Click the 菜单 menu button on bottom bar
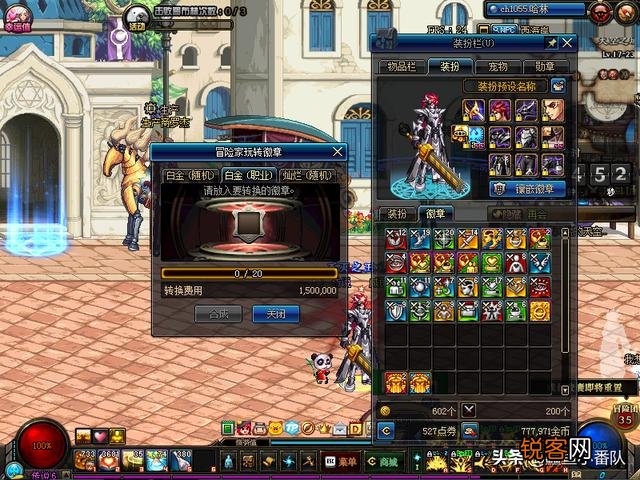640x480 pixels. pos(346,461)
